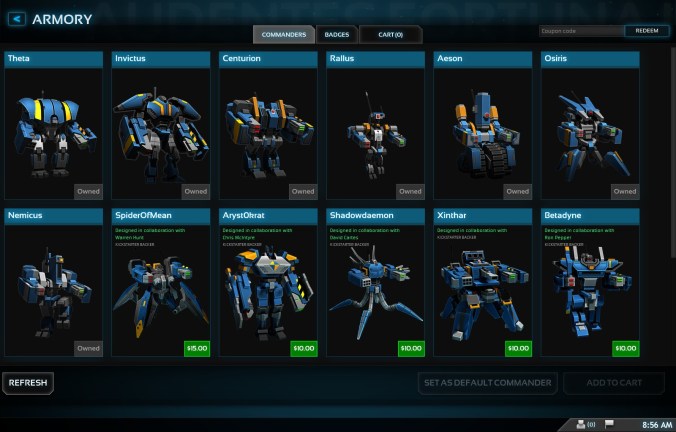Redeem the coupon code
The image size is (676, 432).
(647, 31)
